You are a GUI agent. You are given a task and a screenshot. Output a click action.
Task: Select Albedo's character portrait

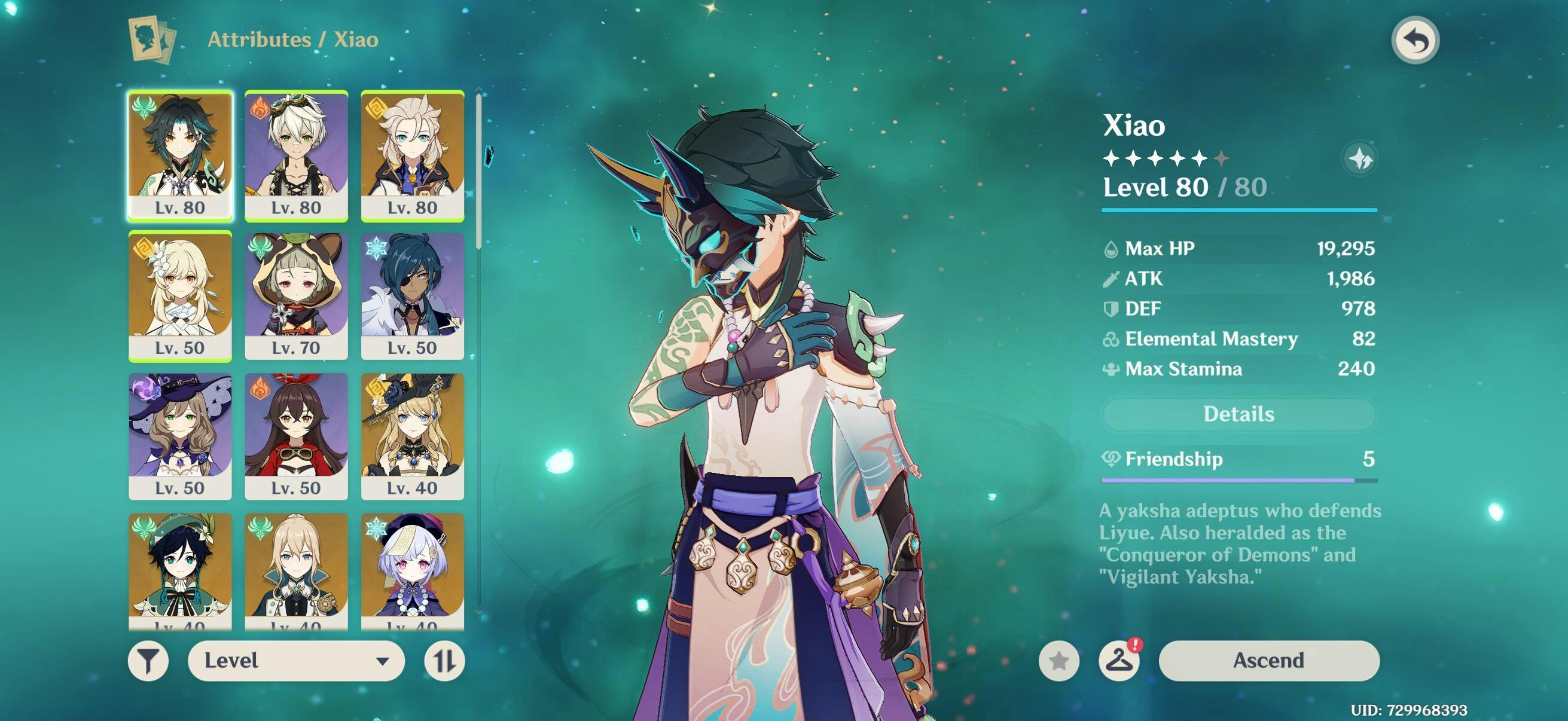(412, 155)
